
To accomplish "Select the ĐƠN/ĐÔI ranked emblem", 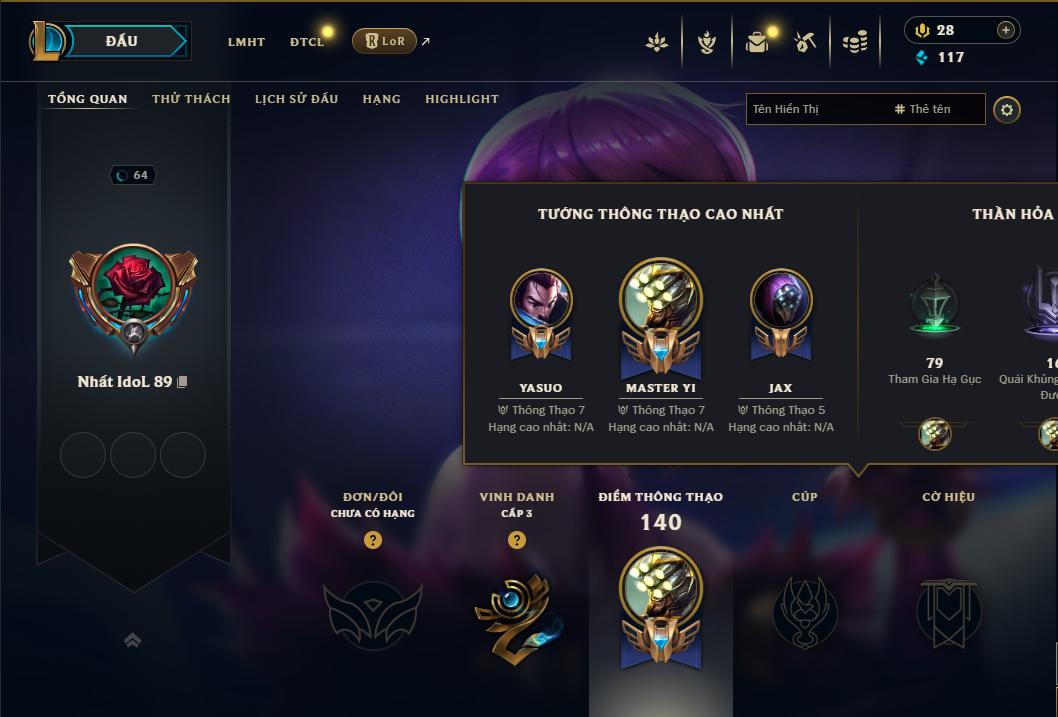I will (372, 612).
